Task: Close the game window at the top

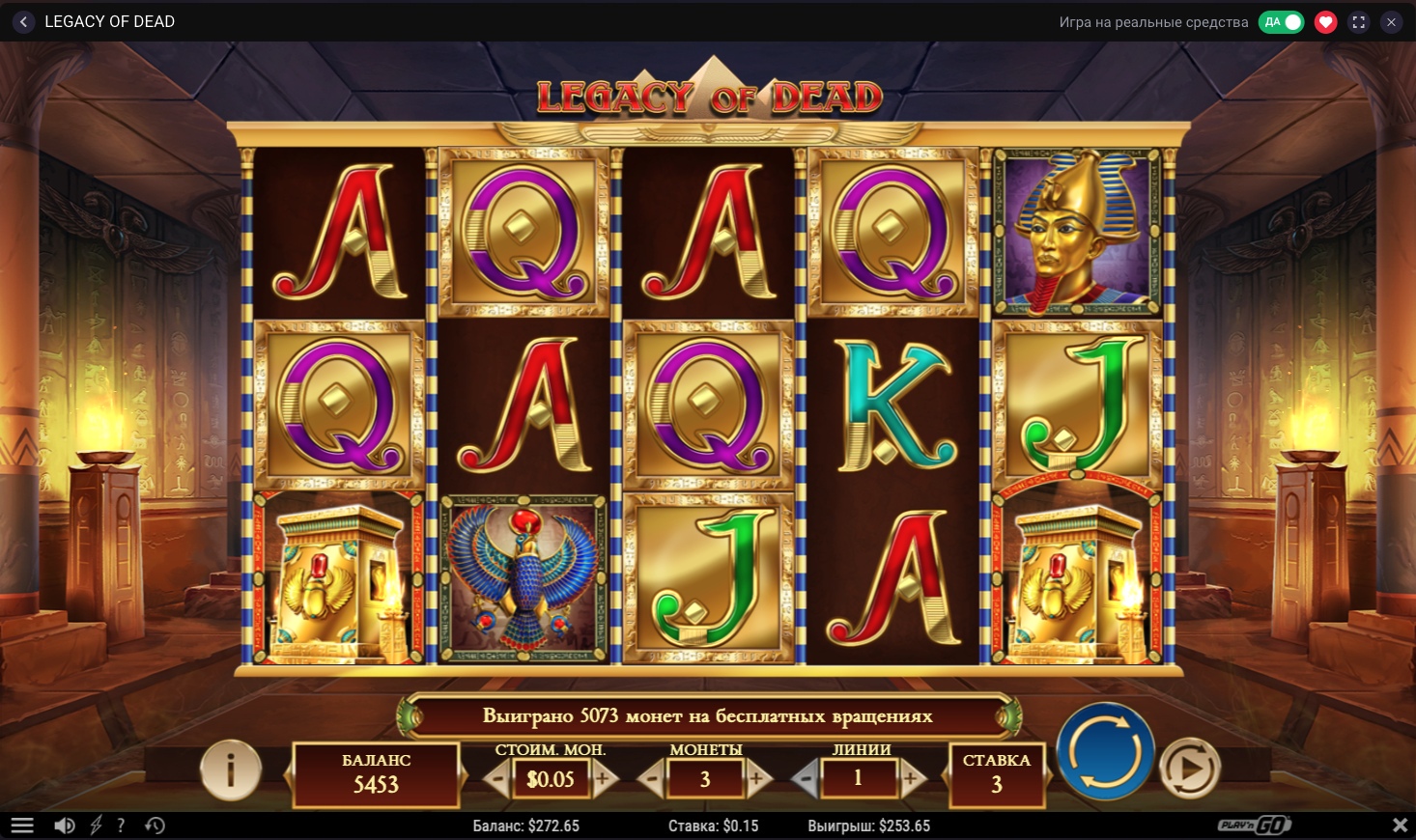Action: coord(1391,22)
